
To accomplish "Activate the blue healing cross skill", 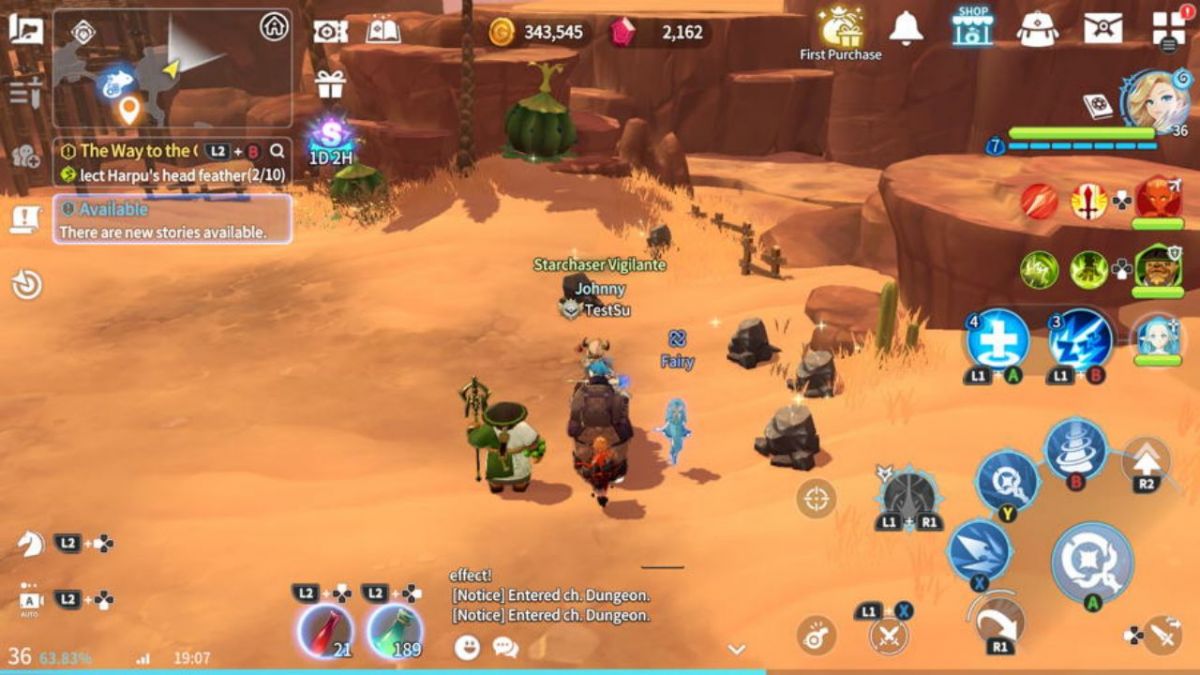I will (998, 340).
